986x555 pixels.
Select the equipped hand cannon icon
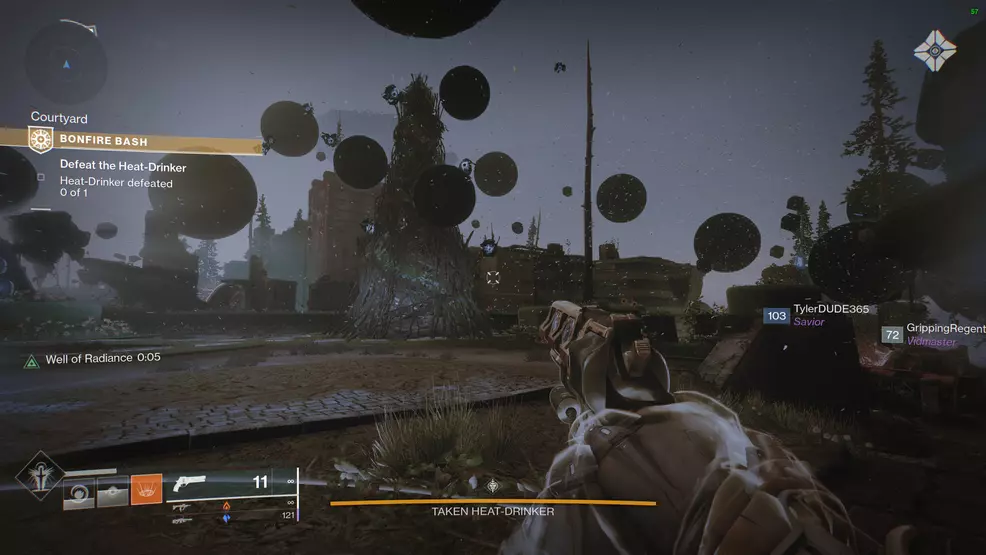(188, 485)
